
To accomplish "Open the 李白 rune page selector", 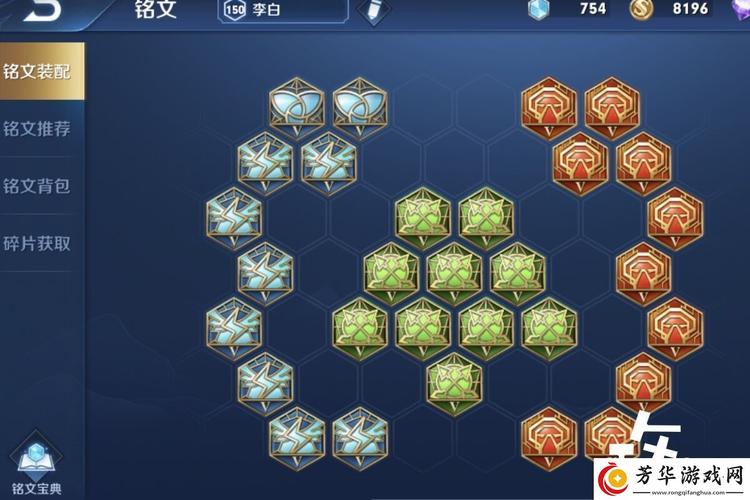I will click(x=283, y=10).
